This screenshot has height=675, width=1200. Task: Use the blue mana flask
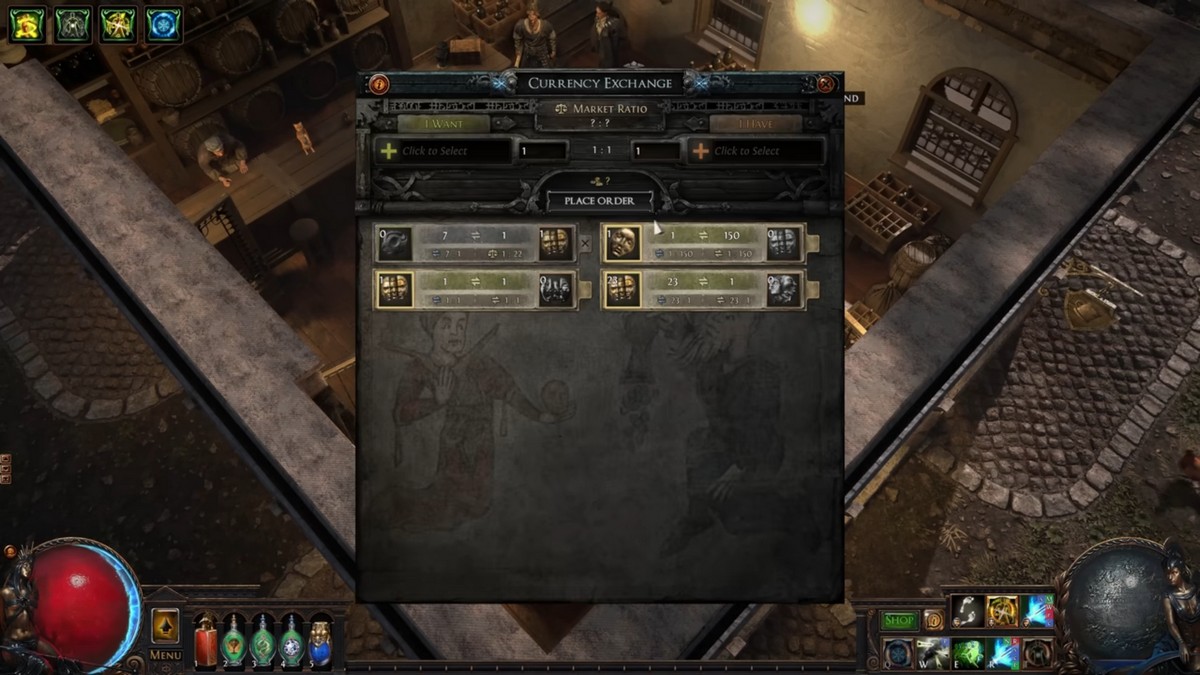(320, 641)
